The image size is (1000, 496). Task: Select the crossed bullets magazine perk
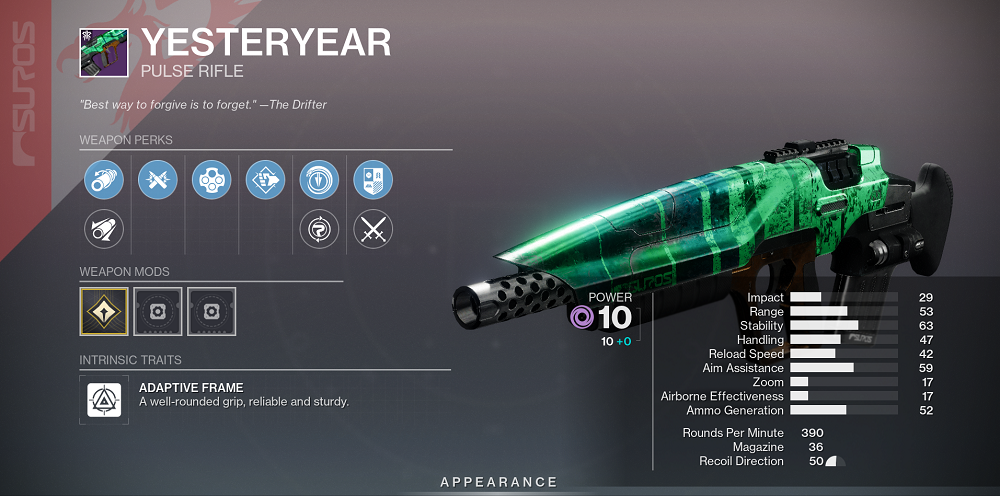157,179
